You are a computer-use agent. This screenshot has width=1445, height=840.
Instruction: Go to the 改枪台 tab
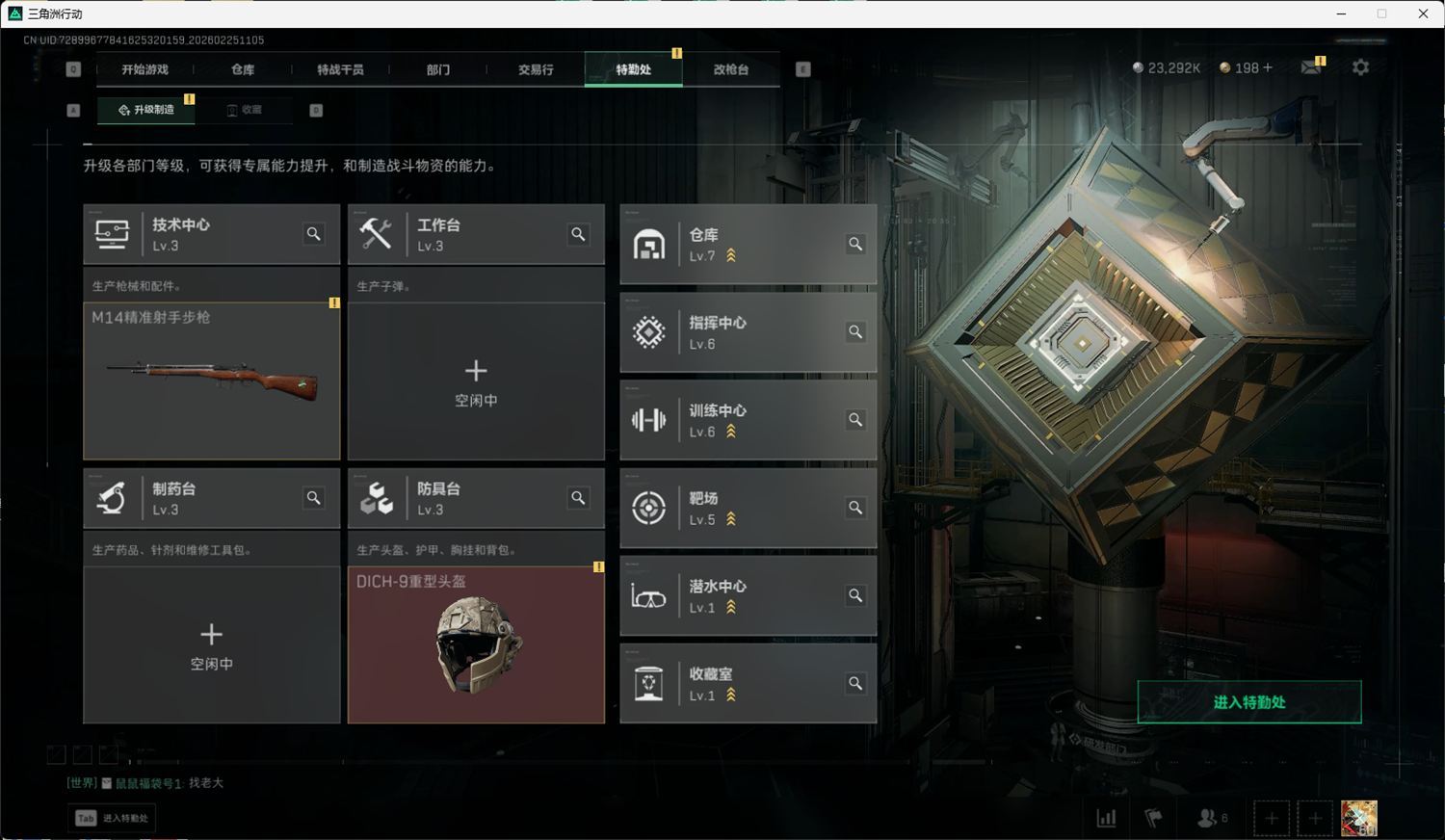(x=731, y=69)
